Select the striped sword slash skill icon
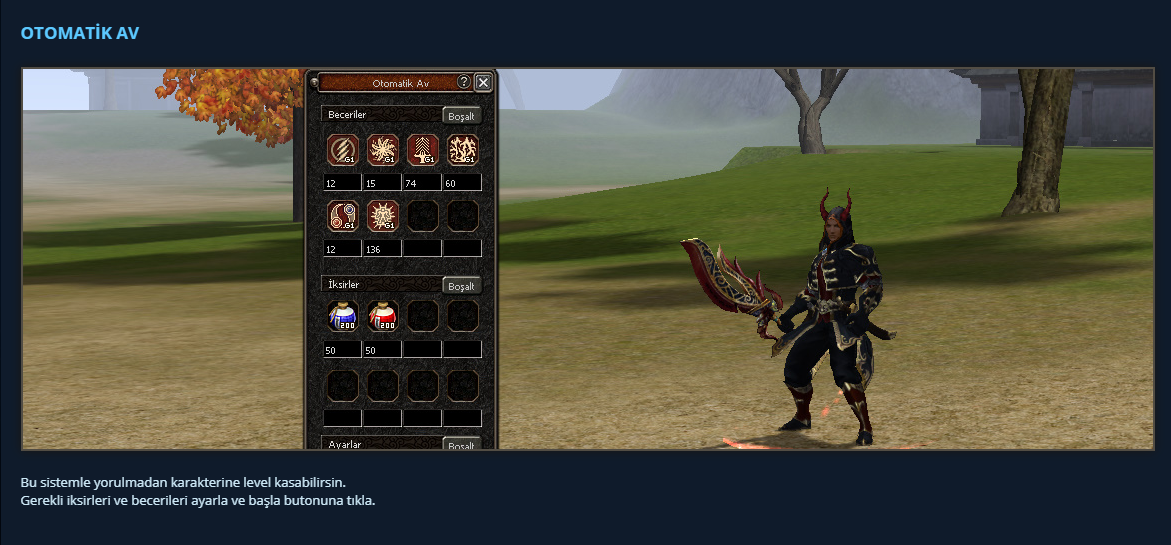The image size is (1171, 545). pos(343,150)
